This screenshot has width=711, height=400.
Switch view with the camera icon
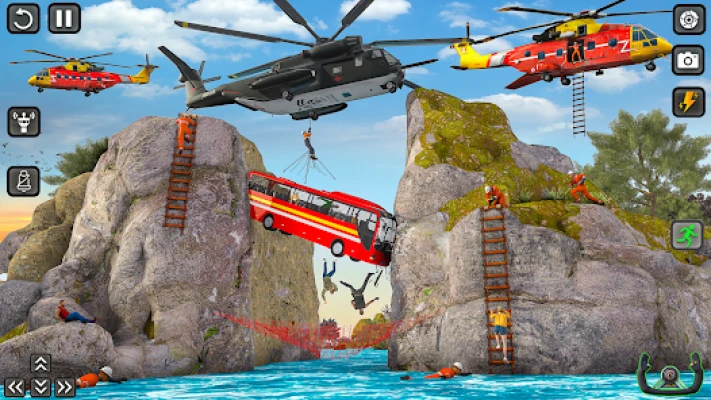tap(688, 60)
